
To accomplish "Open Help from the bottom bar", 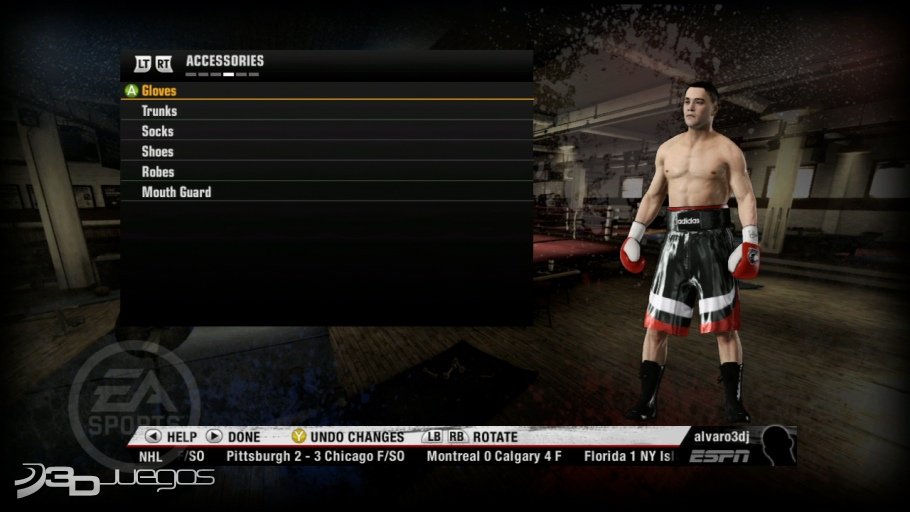I will (x=181, y=437).
